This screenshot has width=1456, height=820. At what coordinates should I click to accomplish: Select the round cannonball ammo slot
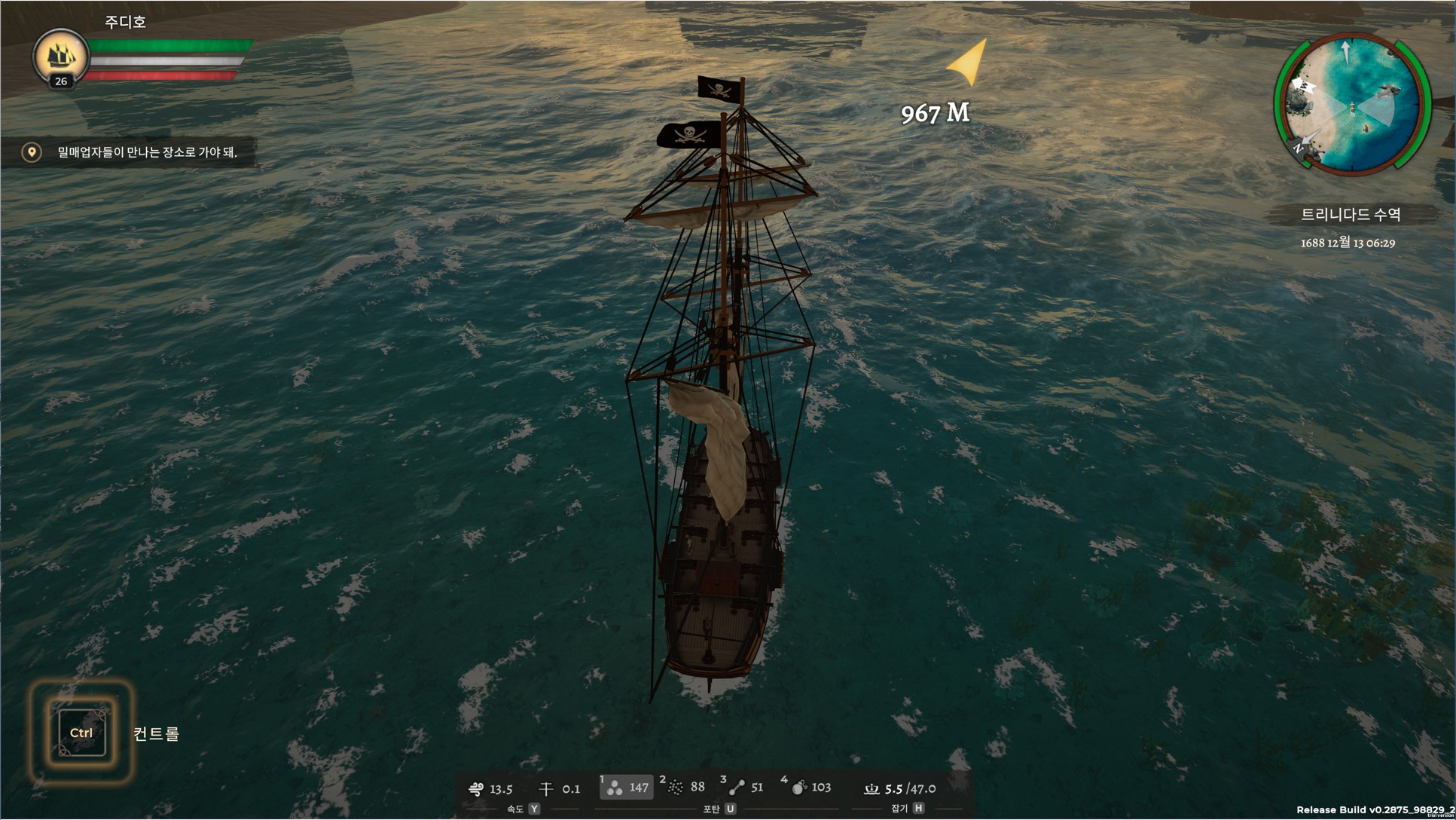(626, 788)
